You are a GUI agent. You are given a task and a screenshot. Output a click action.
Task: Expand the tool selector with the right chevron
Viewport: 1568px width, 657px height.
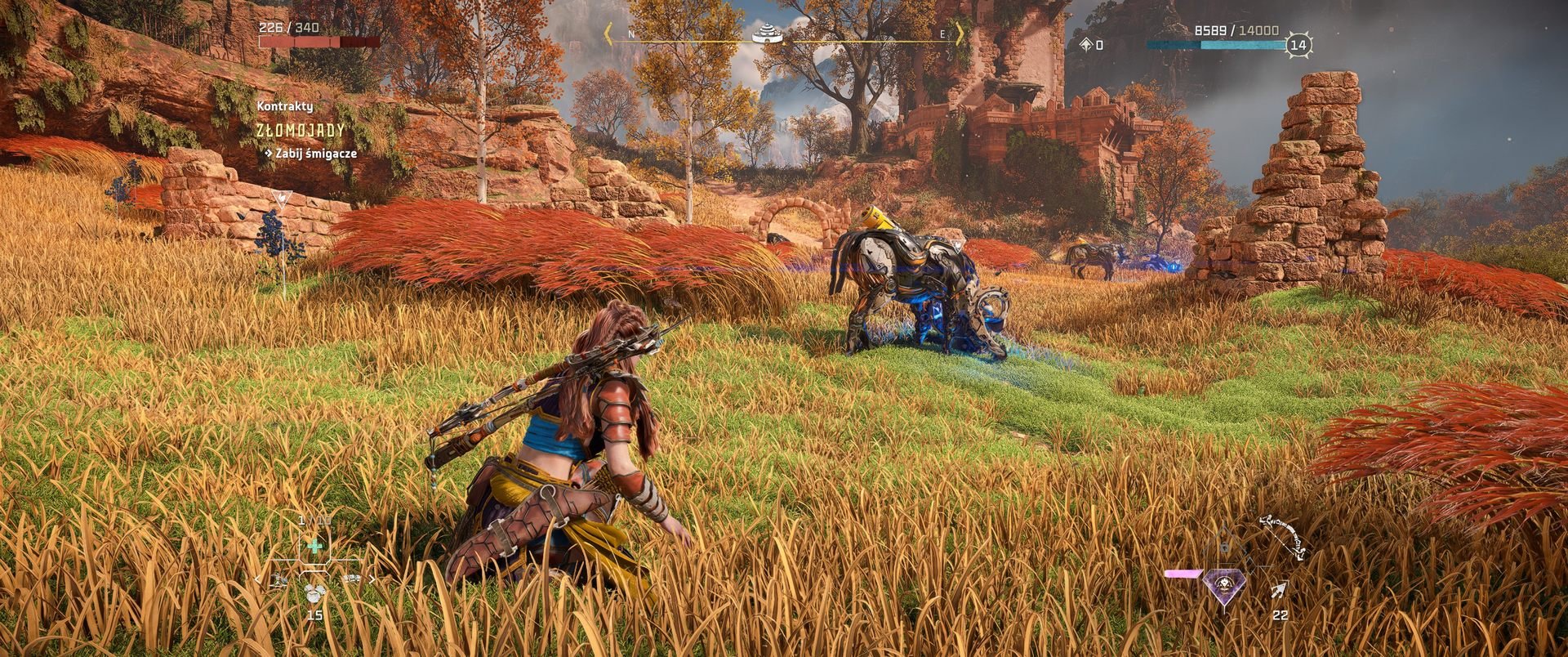pos(372,579)
